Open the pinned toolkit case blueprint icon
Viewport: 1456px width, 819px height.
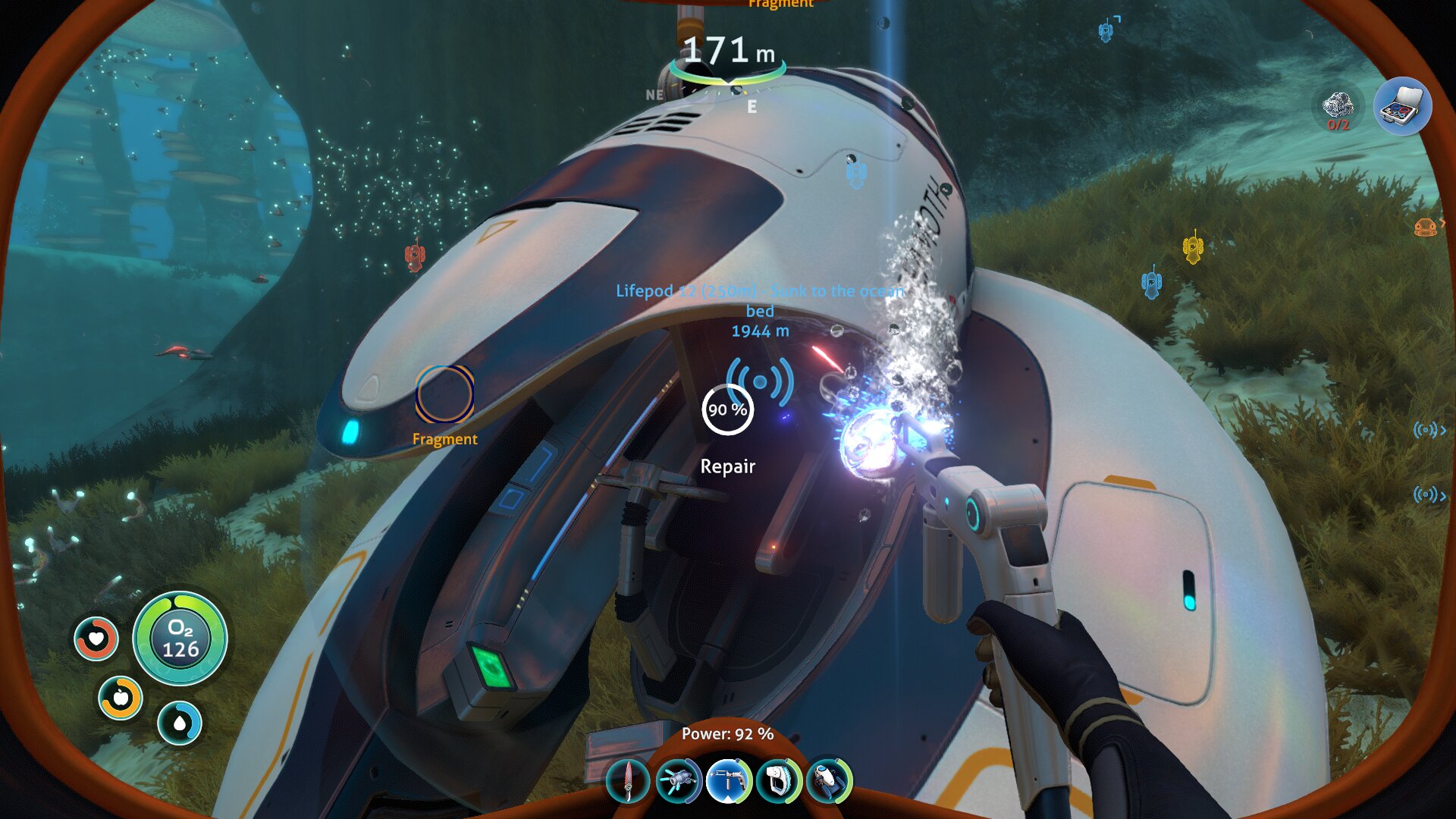click(x=1402, y=107)
